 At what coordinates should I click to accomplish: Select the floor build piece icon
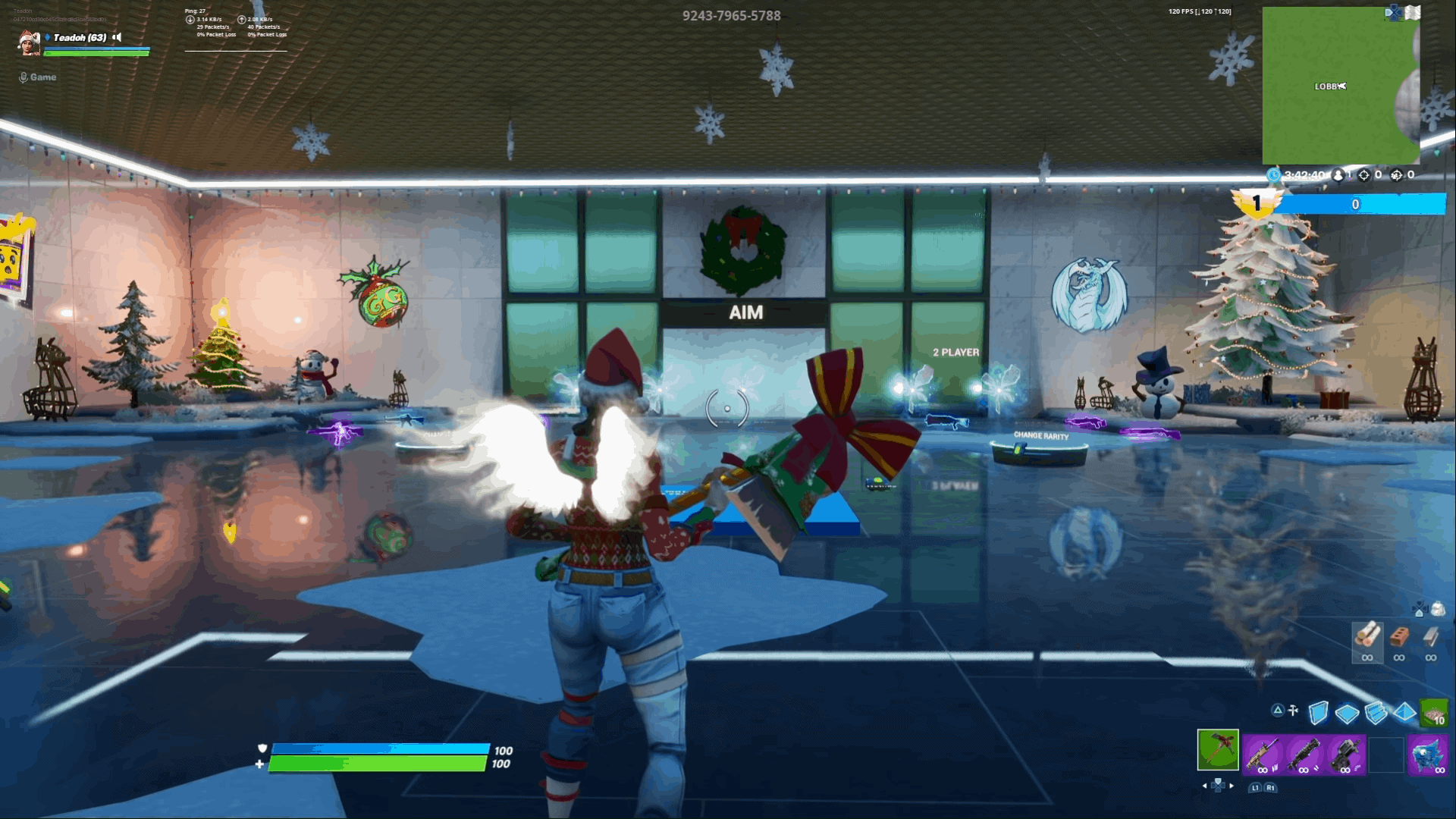click(x=1347, y=715)
